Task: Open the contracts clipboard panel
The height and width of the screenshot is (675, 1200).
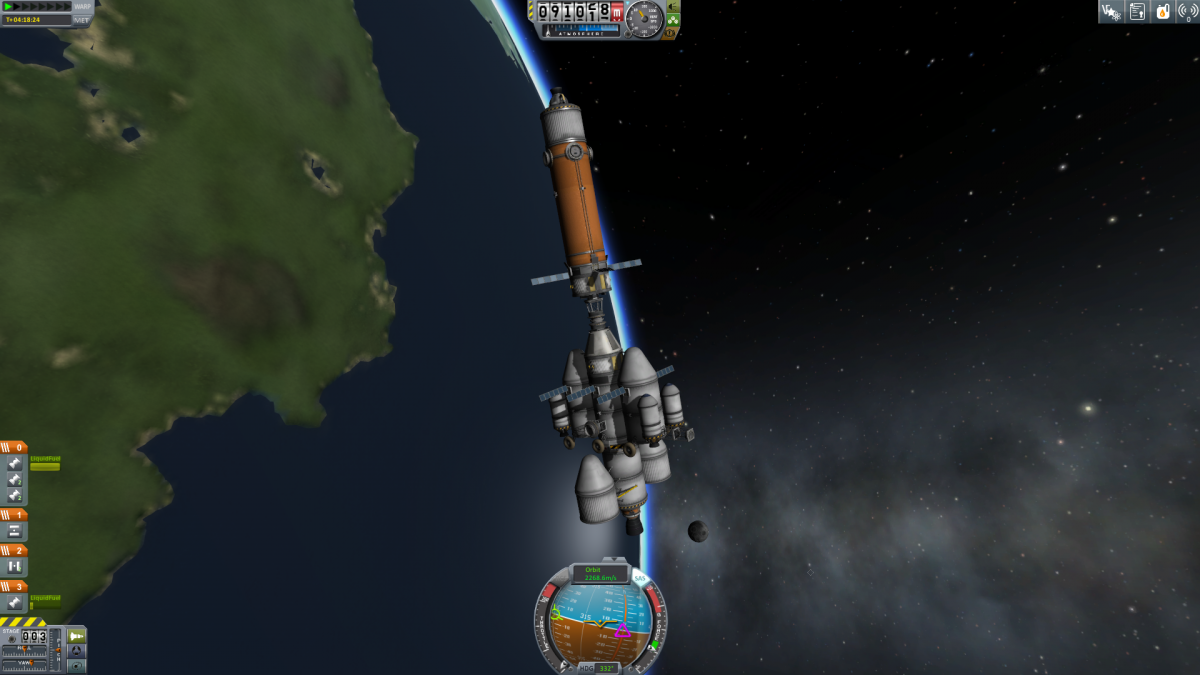Action: coord(1137,11)
